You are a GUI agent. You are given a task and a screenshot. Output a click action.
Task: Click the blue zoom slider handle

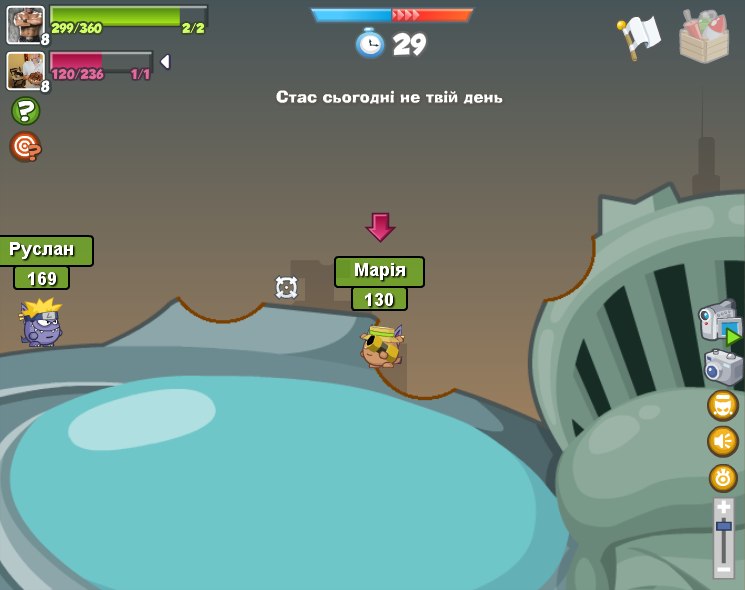pos(724,526)
